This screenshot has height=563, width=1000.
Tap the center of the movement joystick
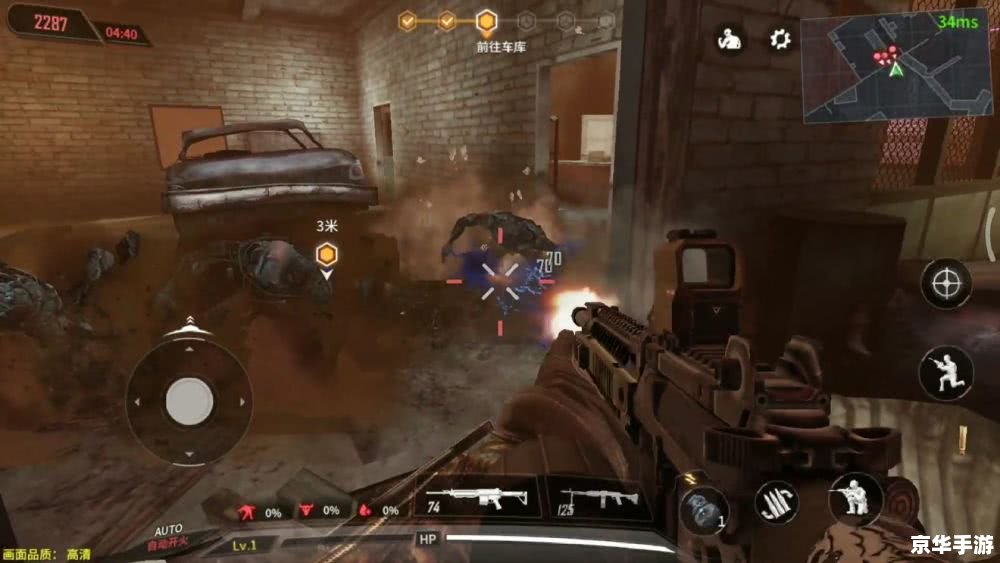(x=189, y=401)
